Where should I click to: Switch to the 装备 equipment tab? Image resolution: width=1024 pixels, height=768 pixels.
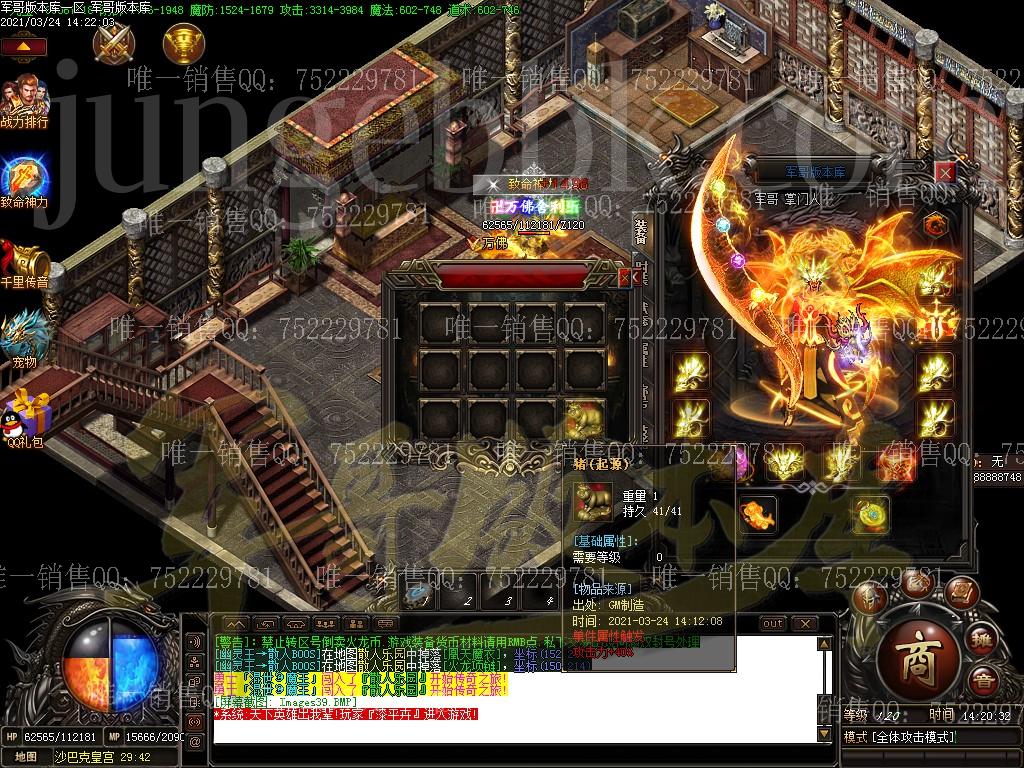[641, 231]
